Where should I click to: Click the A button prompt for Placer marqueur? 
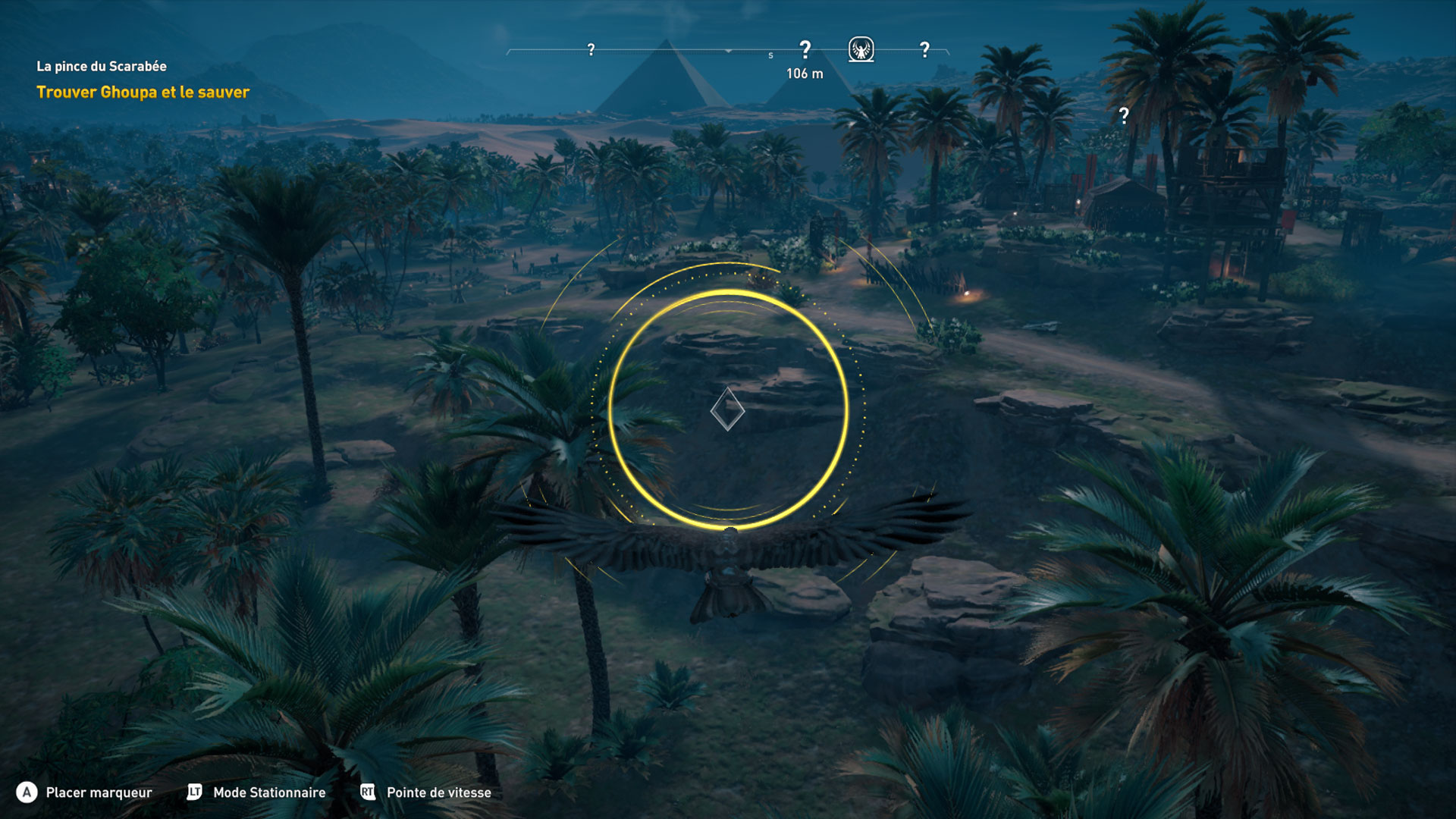pos(28,792)
